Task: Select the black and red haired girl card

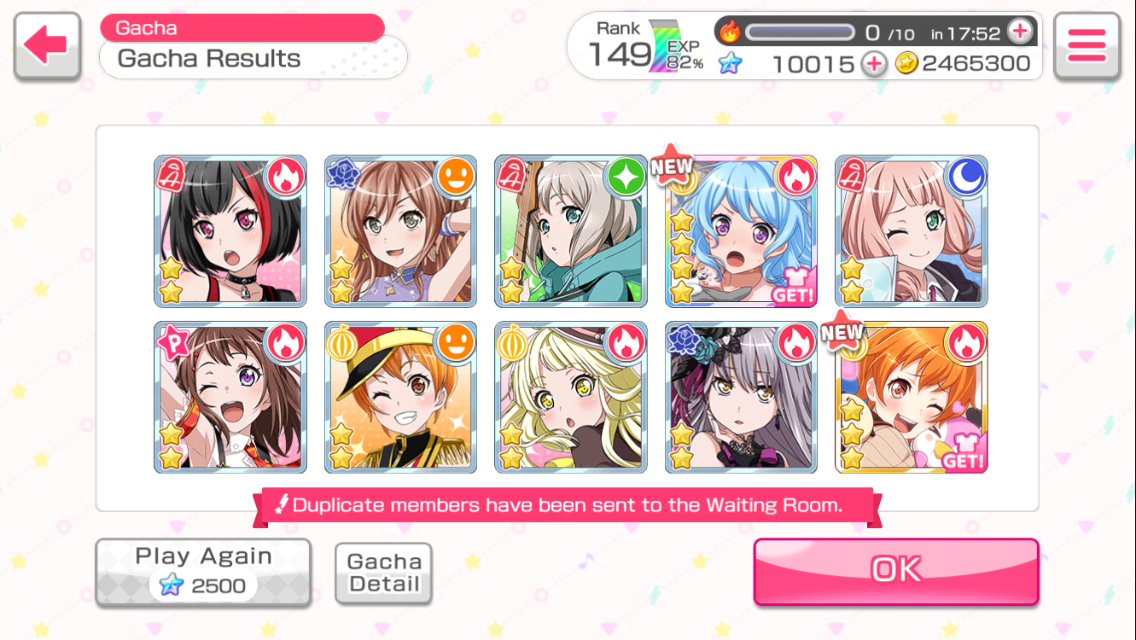Action: pyautogui.click(x=231, y=231)
